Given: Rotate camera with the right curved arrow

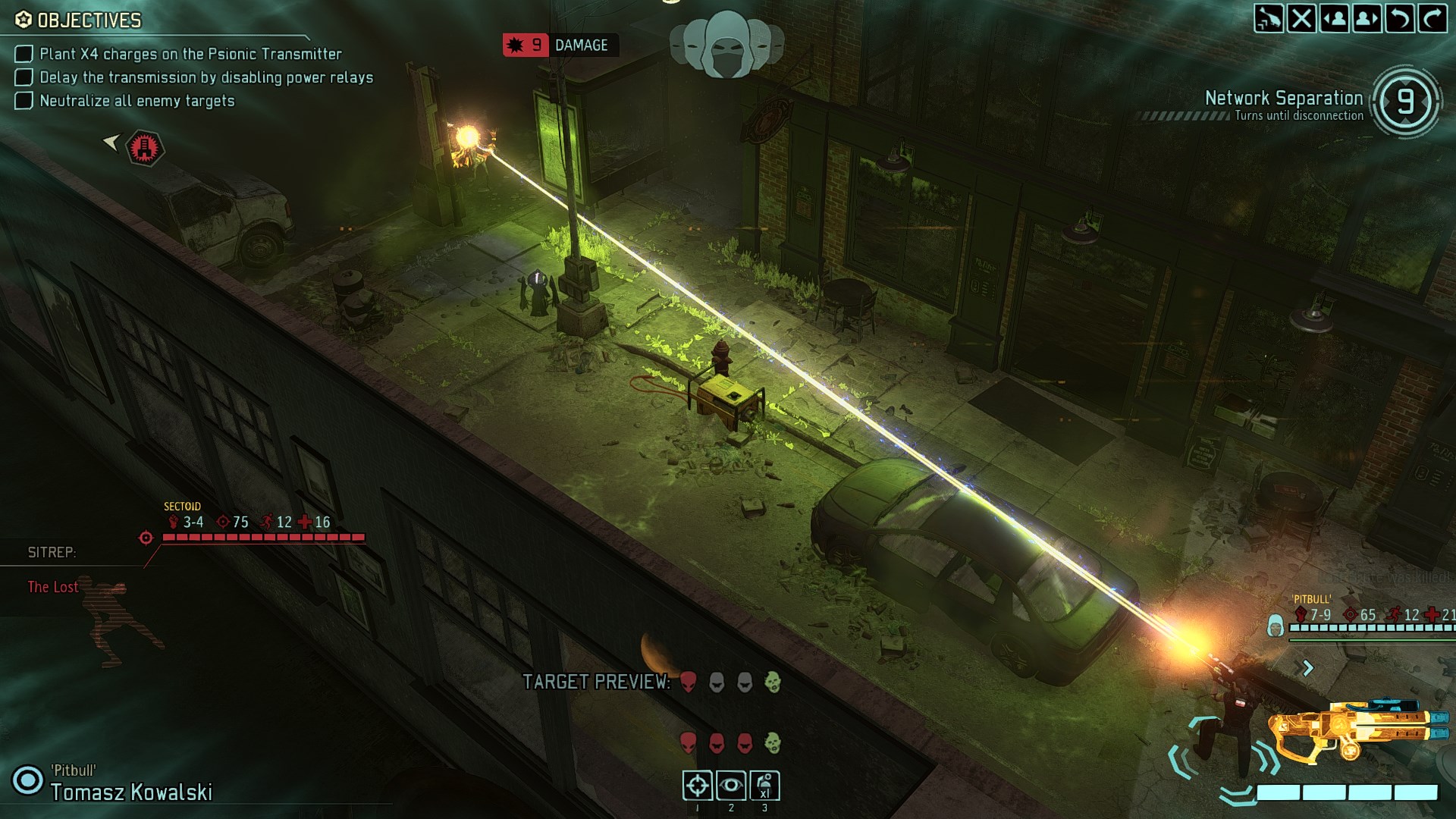Looking at the screenshot, I should (x=1432, y=18).
